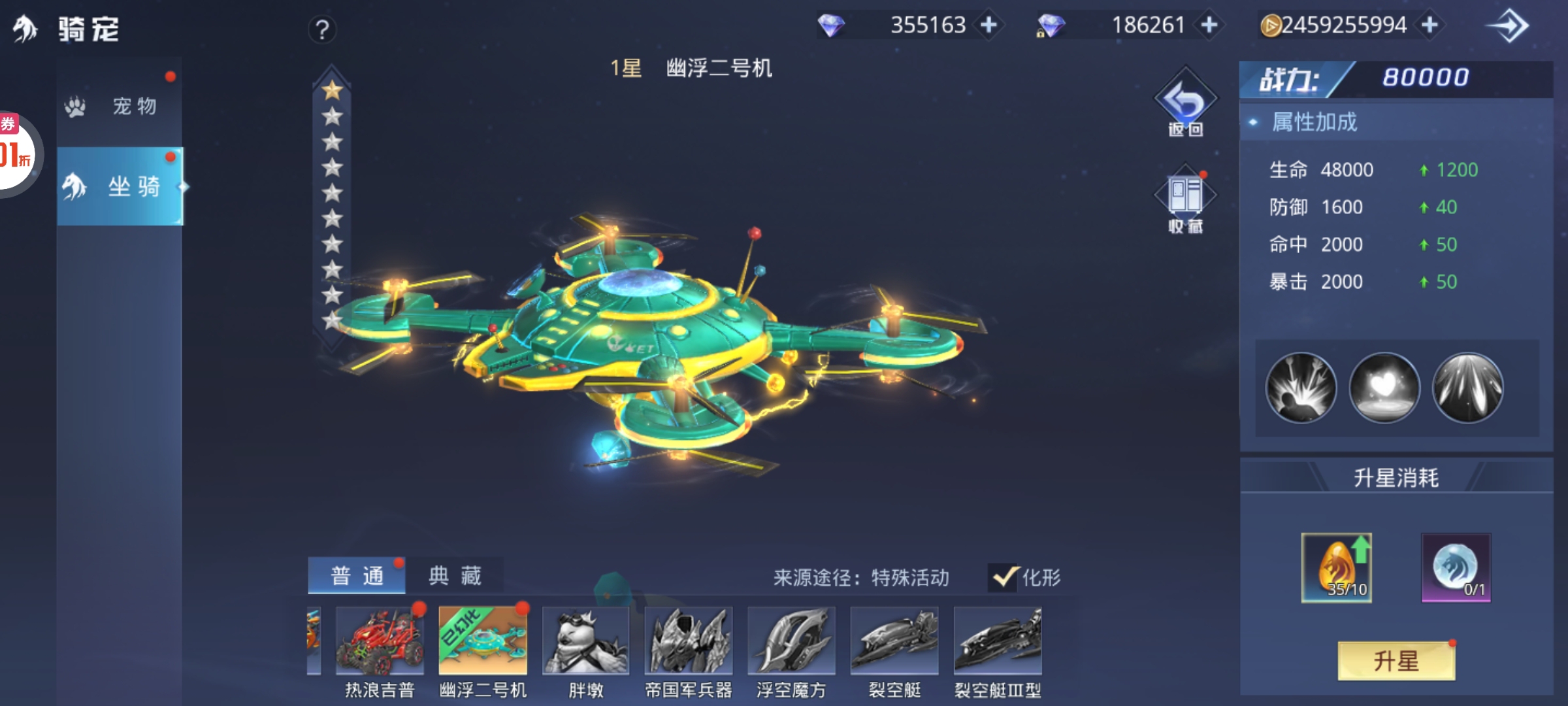Switch to the 普通 tab
The height and width of the screenshot is (706, 1568).
[x=357, y=576]
